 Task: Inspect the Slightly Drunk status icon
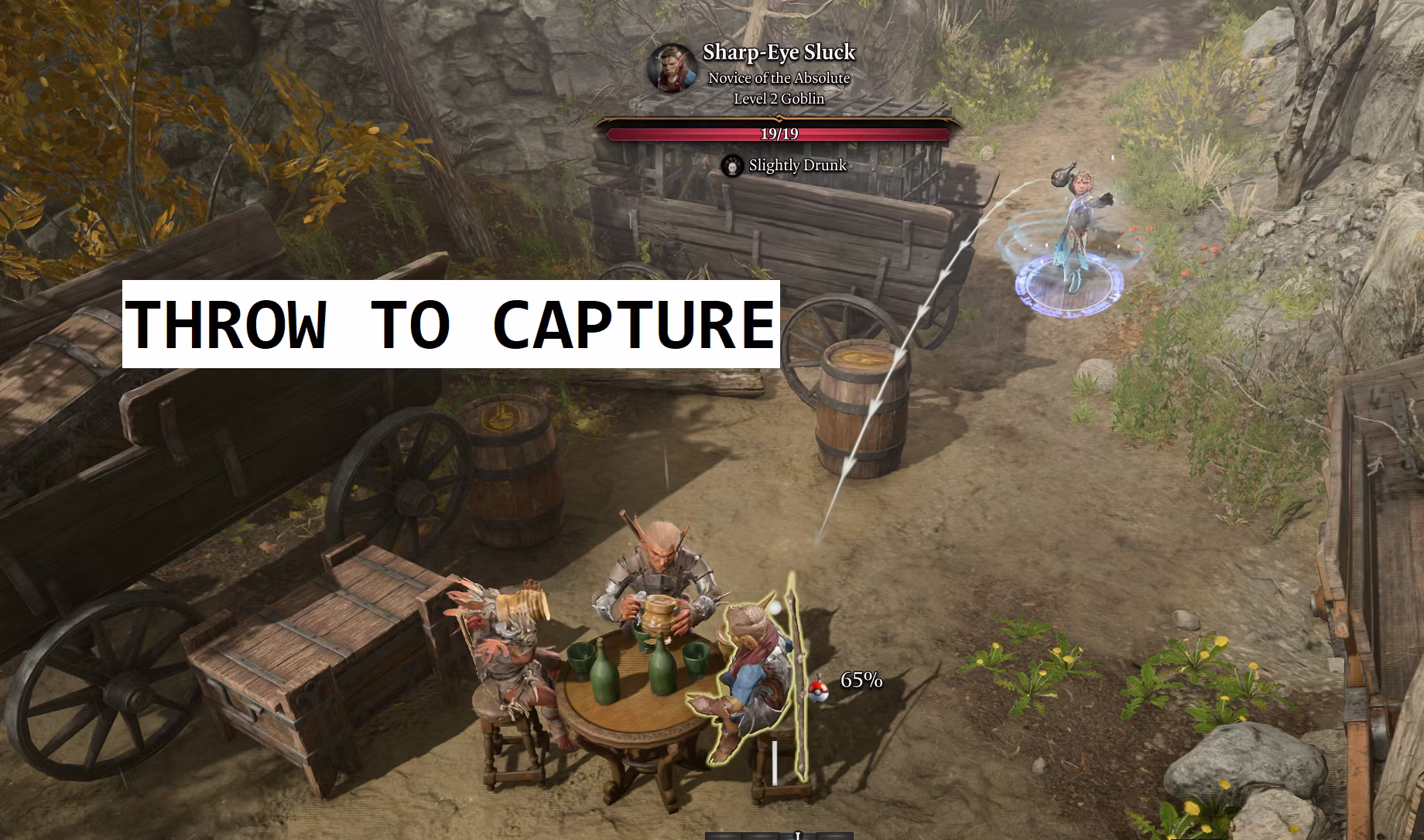[732, 166]
